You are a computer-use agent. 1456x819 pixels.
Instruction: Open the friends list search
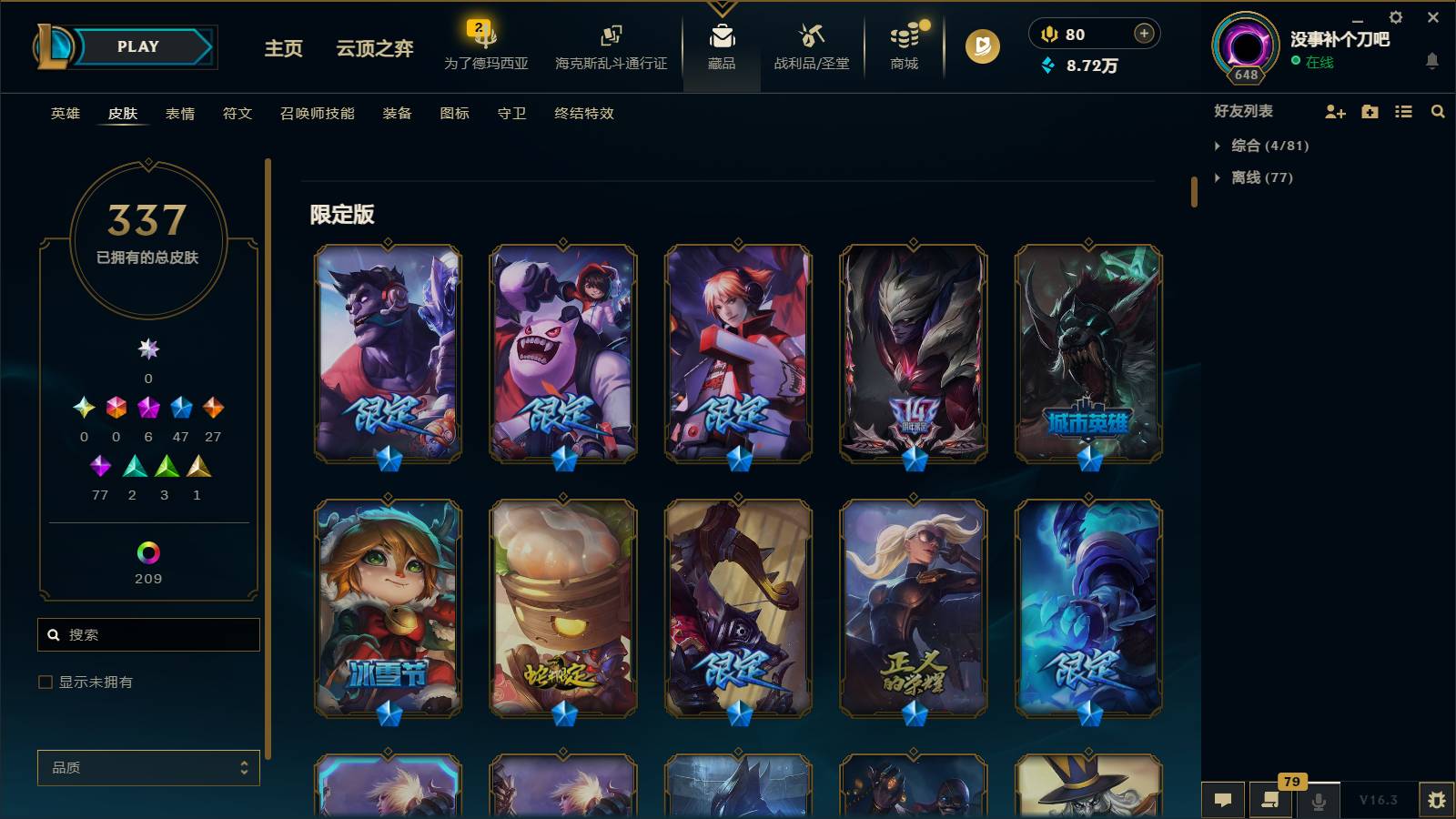coord(1438,111)
